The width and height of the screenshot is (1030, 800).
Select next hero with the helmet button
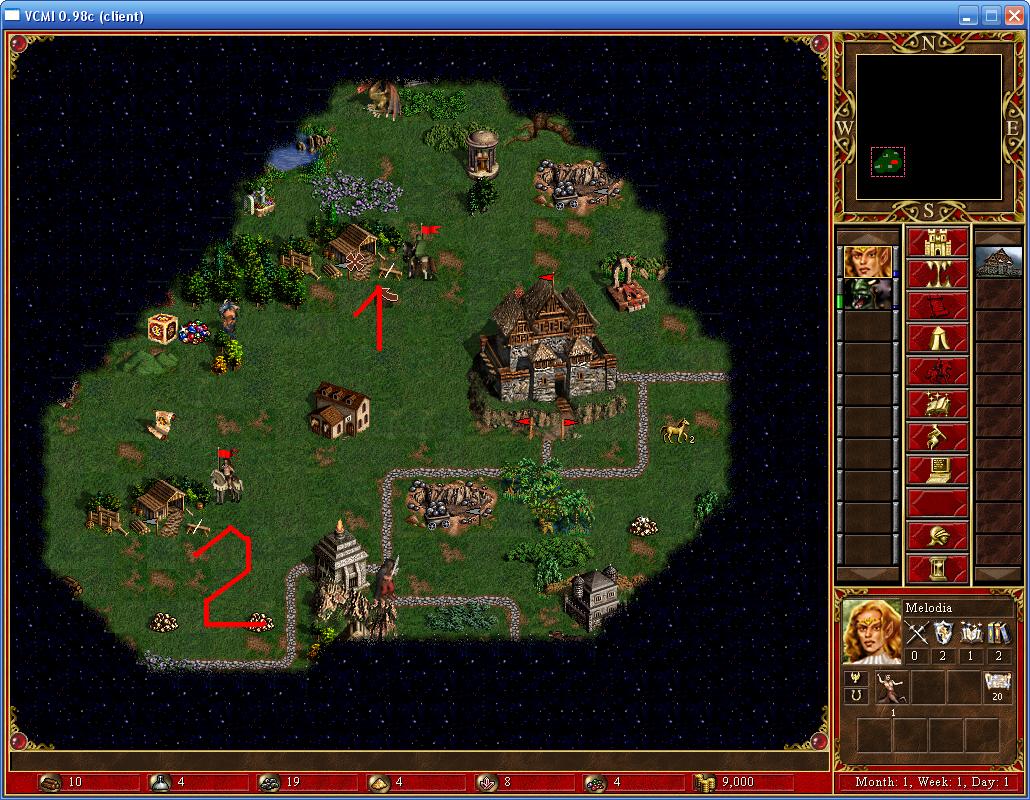point(937,536)
